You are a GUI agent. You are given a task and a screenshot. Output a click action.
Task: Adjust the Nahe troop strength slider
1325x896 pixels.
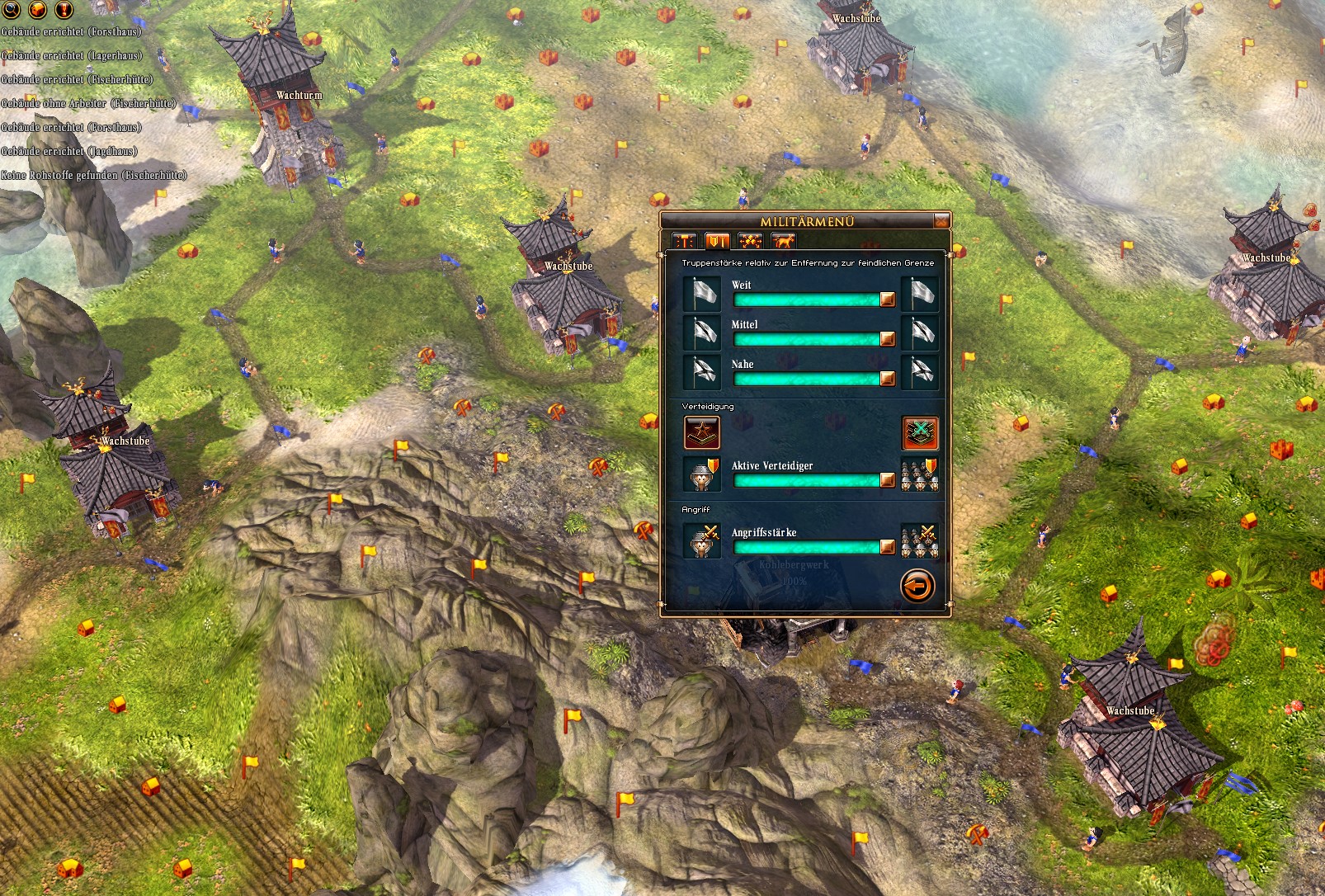click(887, 379)
